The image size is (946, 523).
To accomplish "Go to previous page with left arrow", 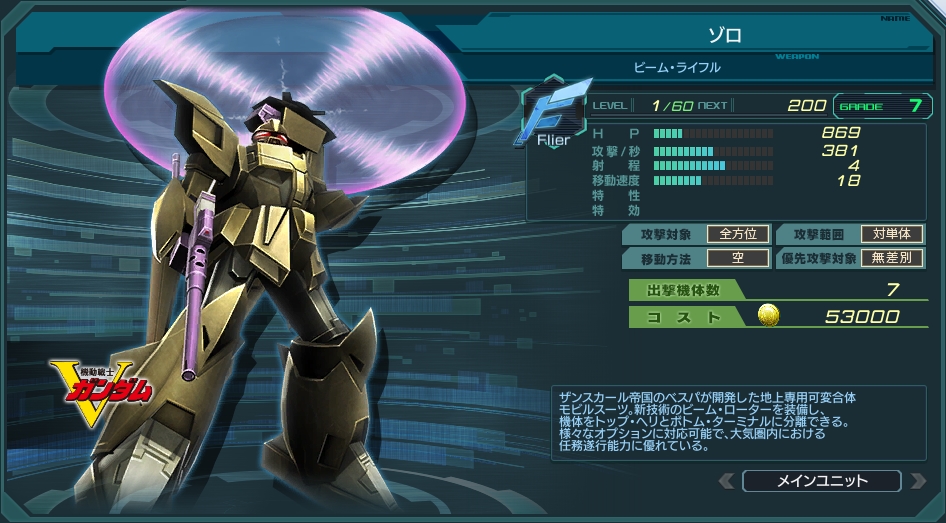I will (x=727, y=481).
